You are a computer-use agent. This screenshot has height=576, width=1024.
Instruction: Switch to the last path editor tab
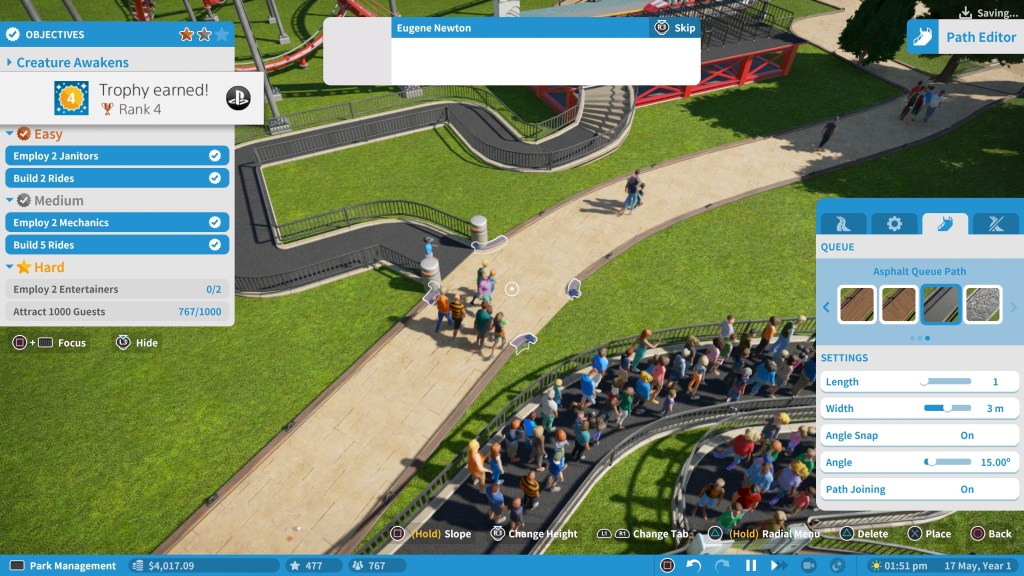tap(996, 223)
